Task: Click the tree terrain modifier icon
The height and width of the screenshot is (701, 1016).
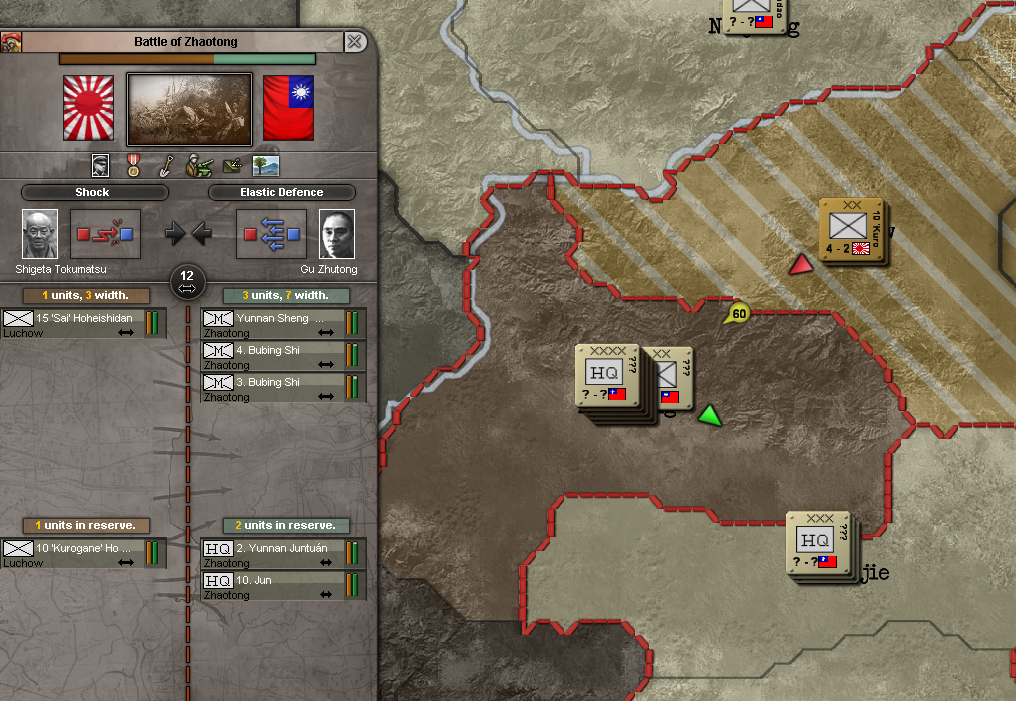Action: coord(266,165)
